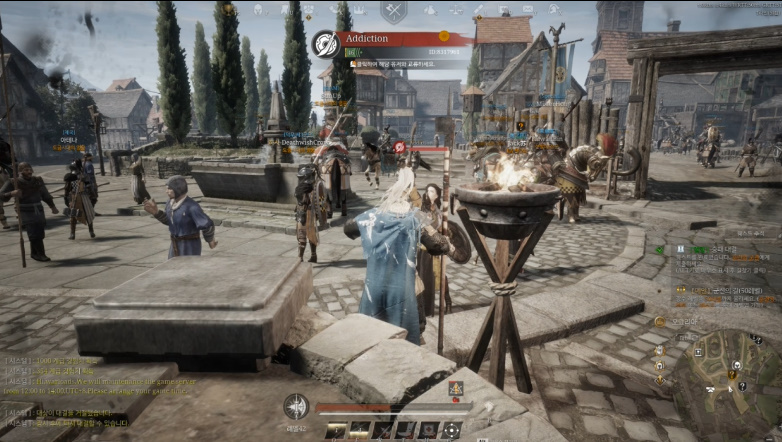Click the buff icon above the health bar
The width and height of the screenshot is (782, 442).
456,389
